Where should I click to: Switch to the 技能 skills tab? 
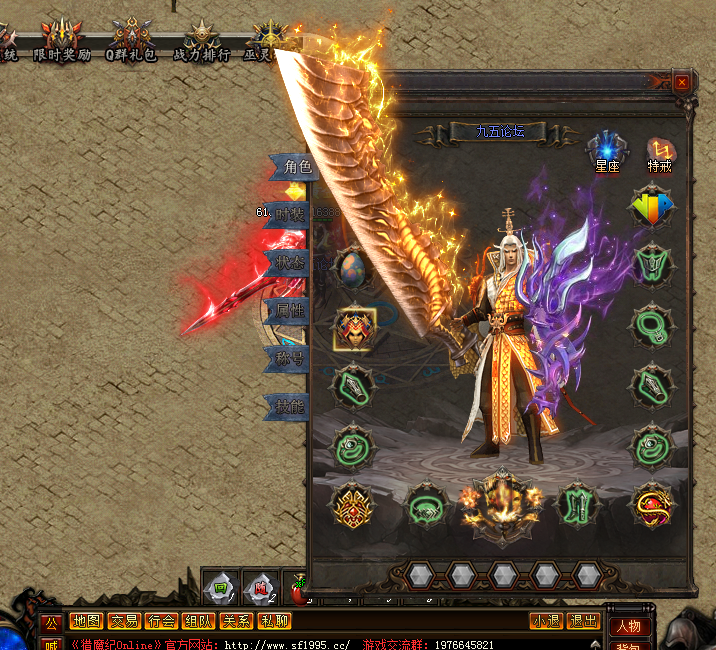point(290,405)
